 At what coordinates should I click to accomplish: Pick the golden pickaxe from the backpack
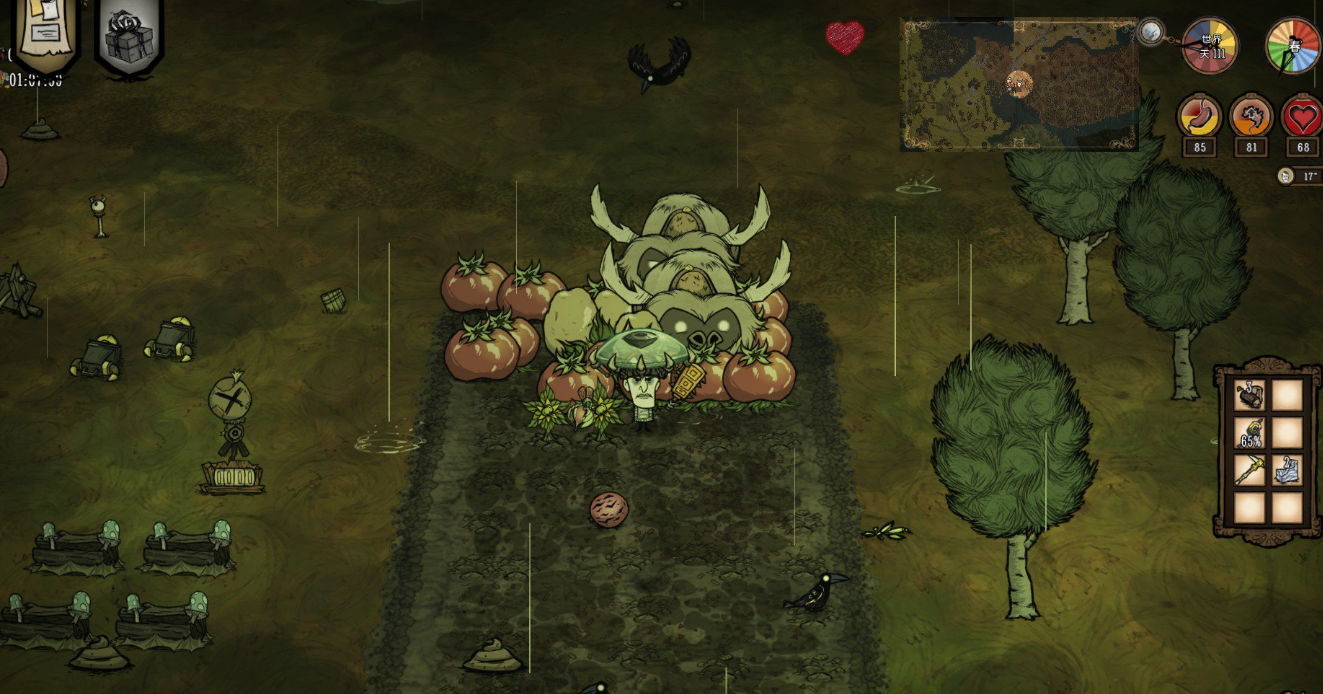click(x=1250, y=470)
